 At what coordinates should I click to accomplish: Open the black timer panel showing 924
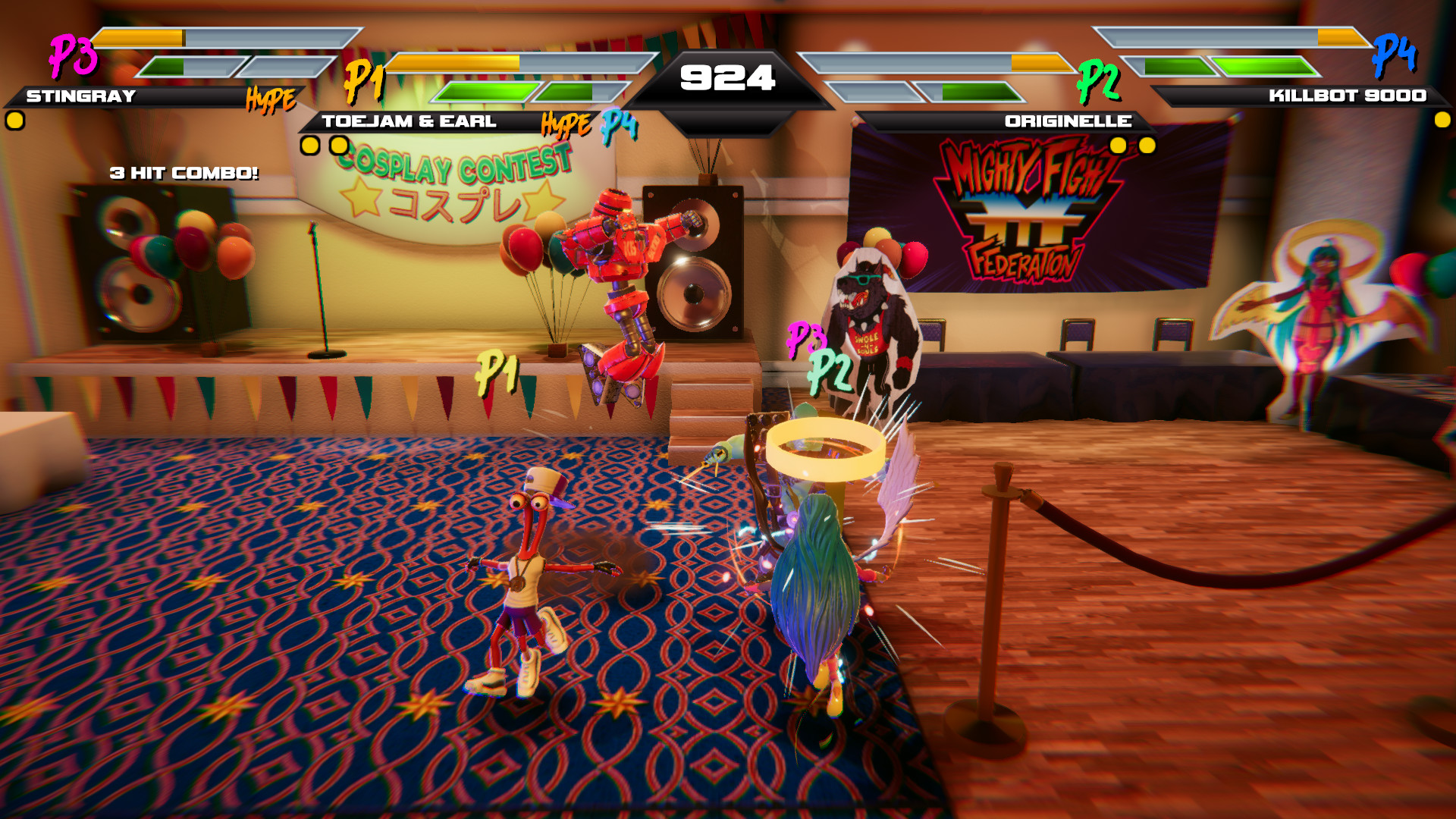(730, 76)
